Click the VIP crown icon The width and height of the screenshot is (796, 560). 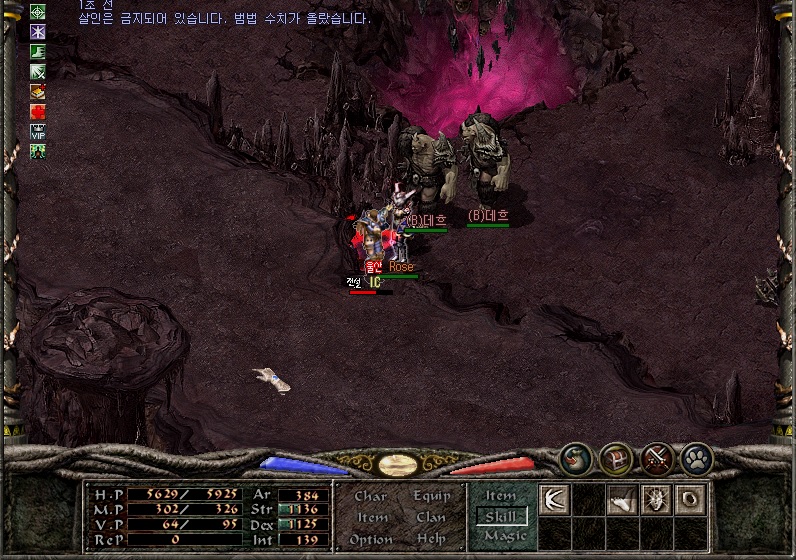(38, 130)
